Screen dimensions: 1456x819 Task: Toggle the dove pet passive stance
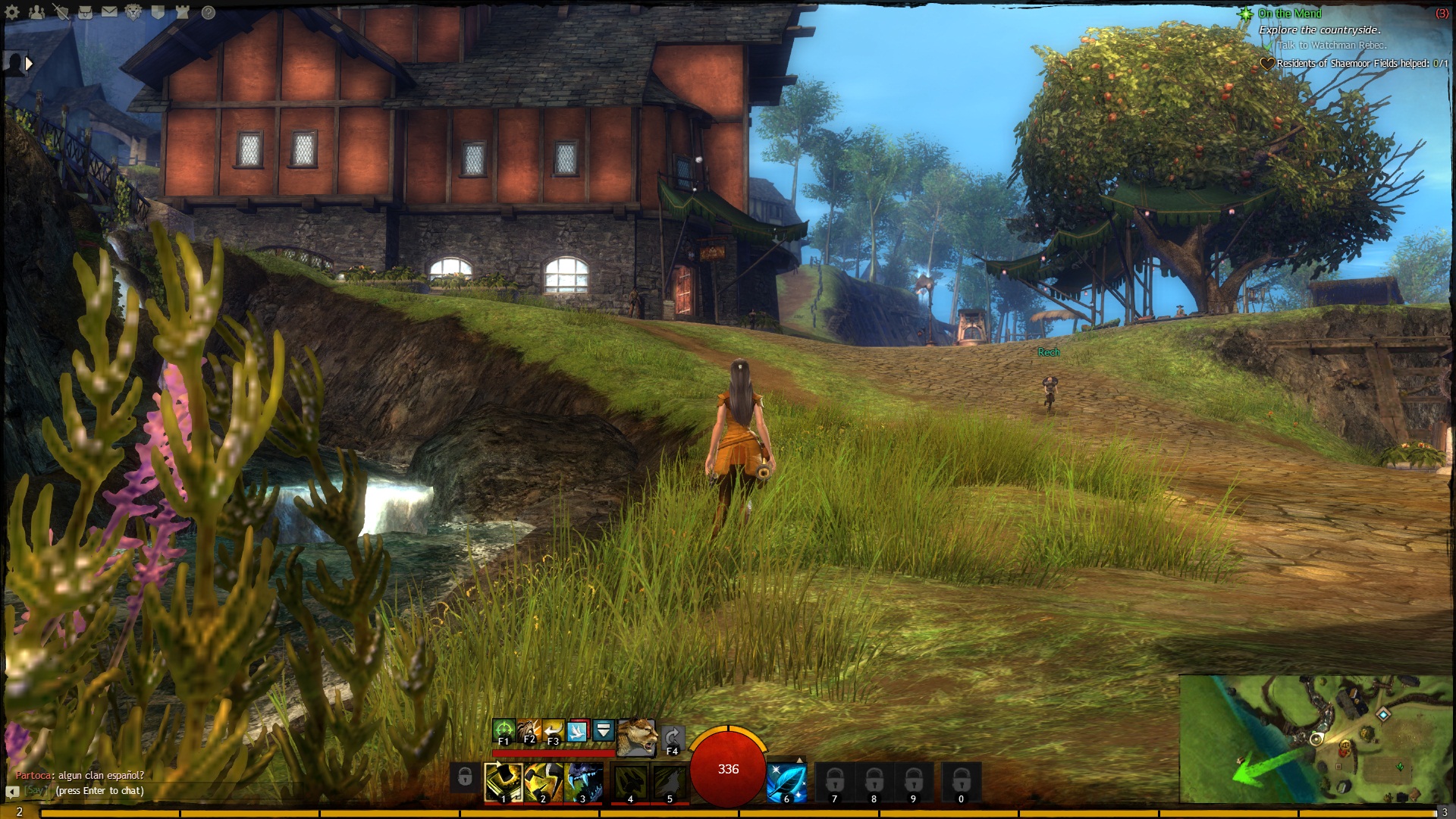coord(579,731)
